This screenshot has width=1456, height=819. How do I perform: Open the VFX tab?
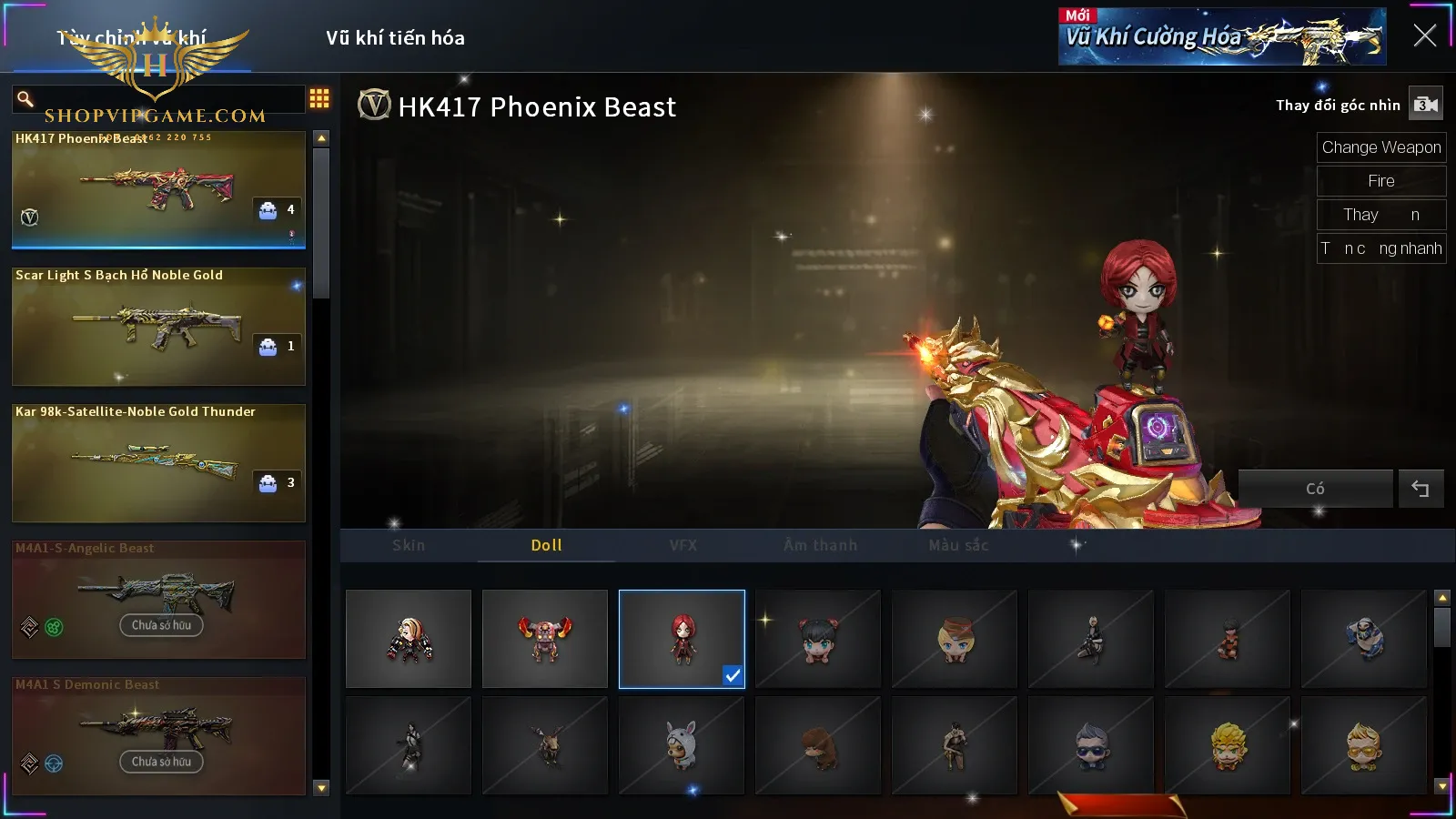click(x=682, y=545)
